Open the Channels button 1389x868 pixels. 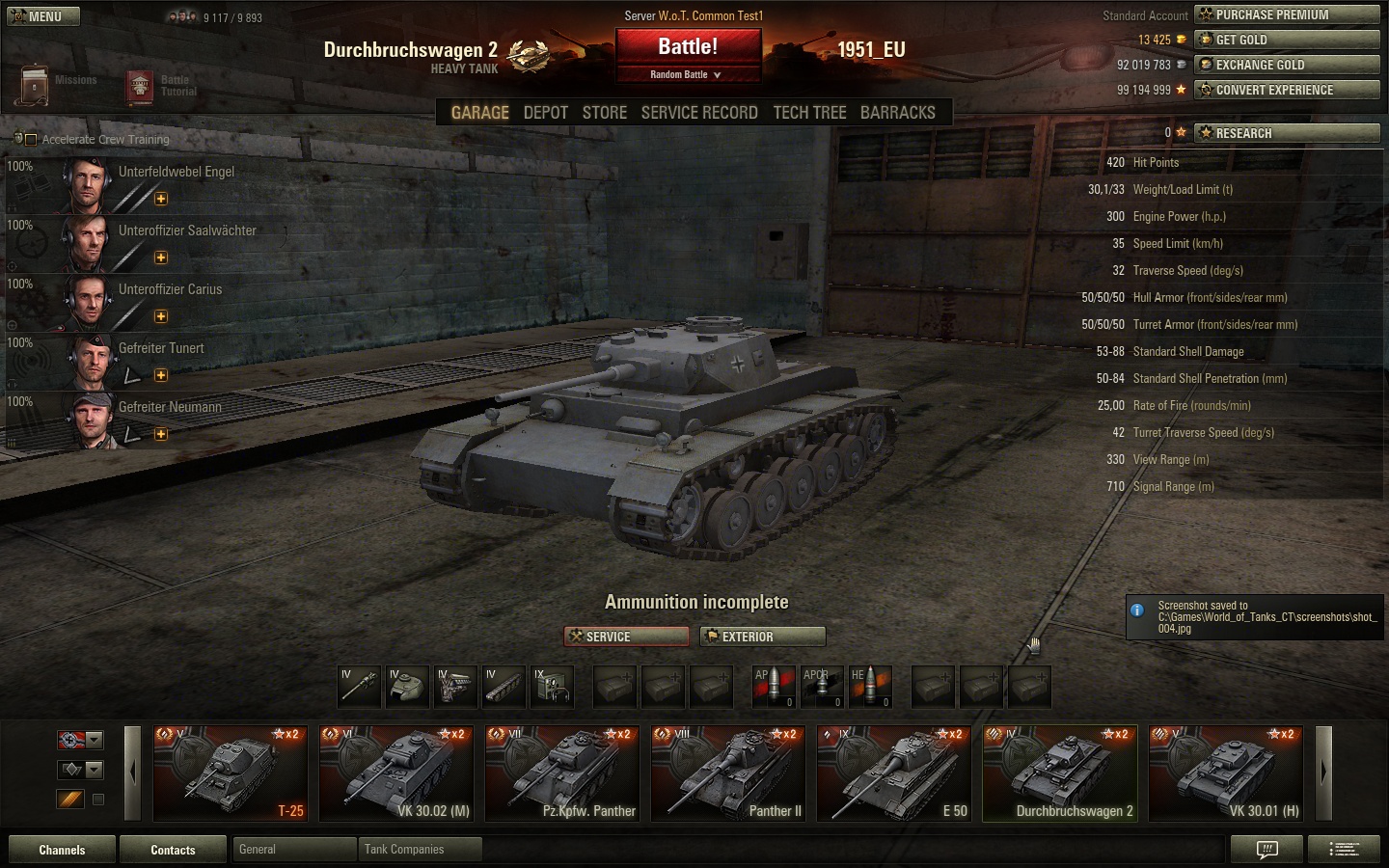[62, 850]
